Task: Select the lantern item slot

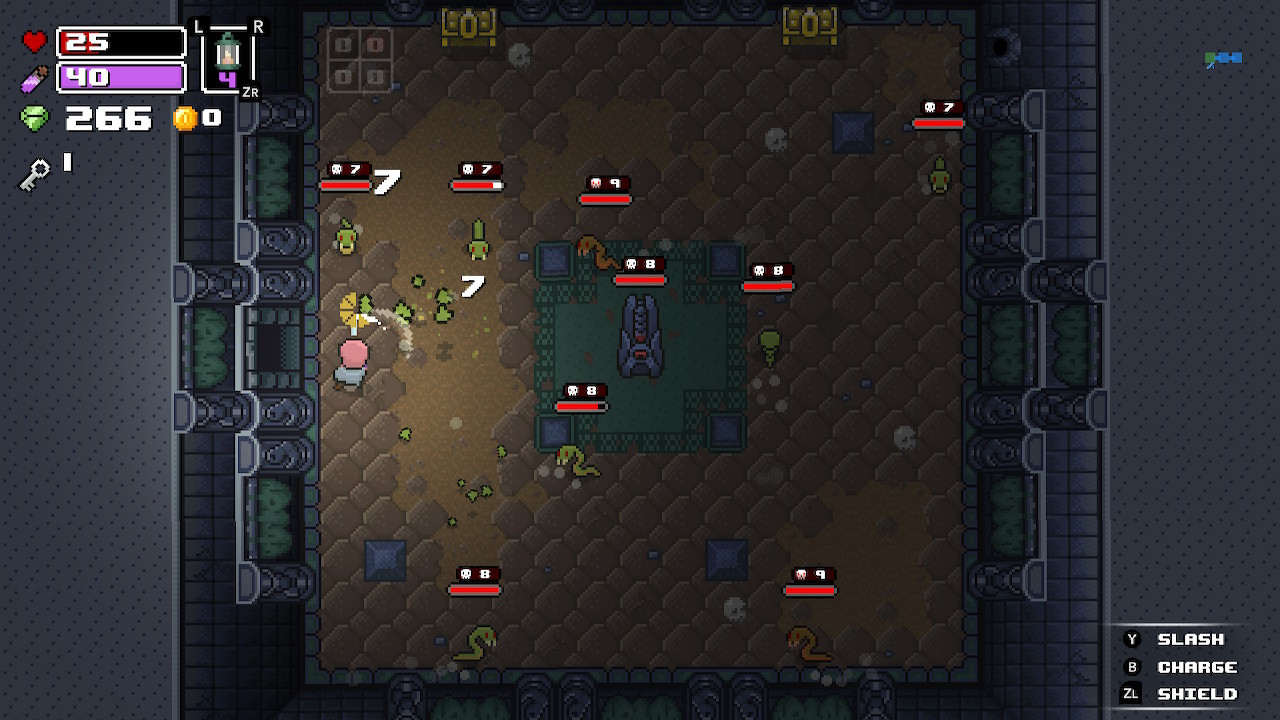Action: (228, 60)
